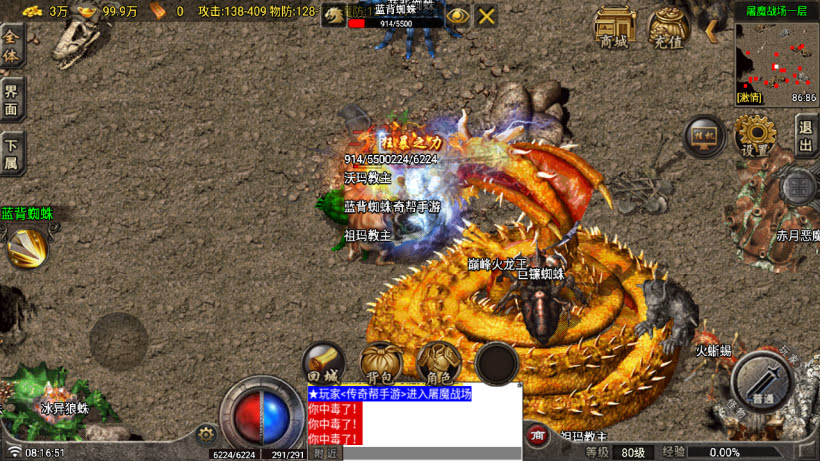The height and width of the screenshot is (461, 820).
Task: Use the 回城 return scroll
Action: tap(325, 361)
